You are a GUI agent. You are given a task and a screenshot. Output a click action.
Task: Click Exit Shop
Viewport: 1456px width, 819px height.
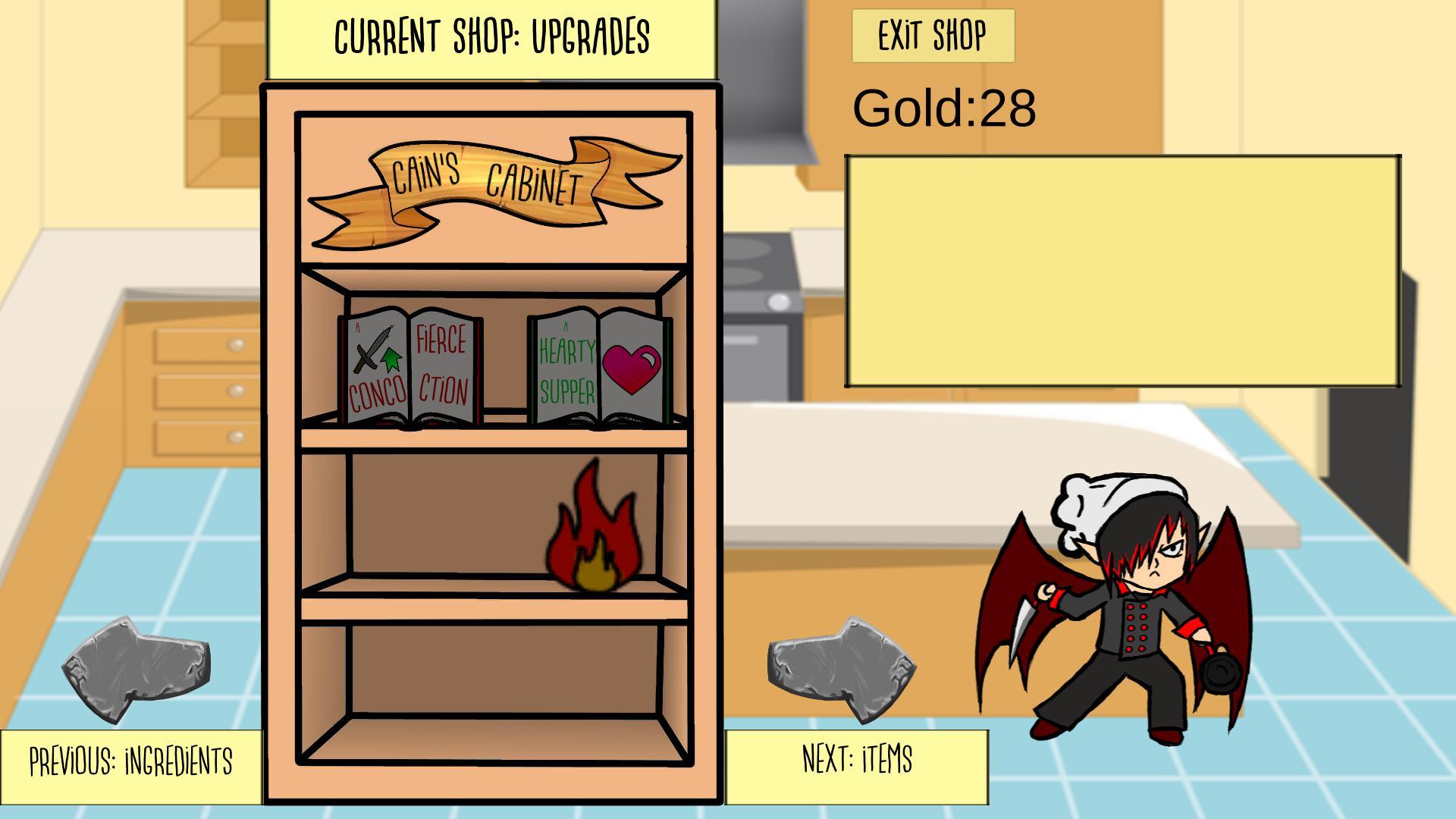coord(933,34)
